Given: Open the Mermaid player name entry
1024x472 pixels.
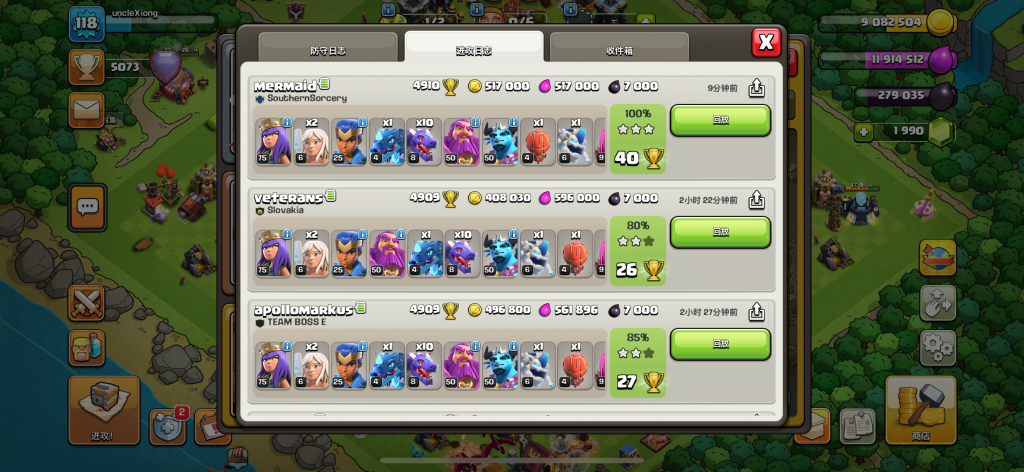Looking at the screenshot, I should (x=285, y=86).
